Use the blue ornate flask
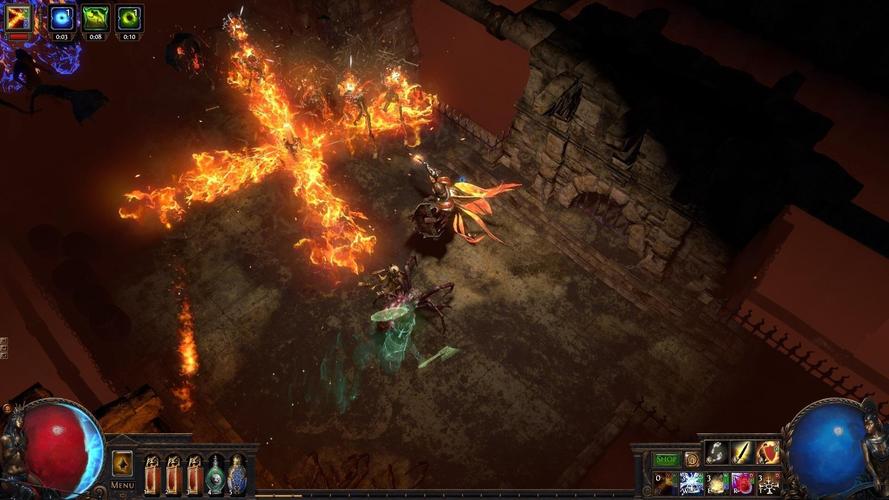The width and height of the screenshot is (889, 500). (x=237, y=474)
